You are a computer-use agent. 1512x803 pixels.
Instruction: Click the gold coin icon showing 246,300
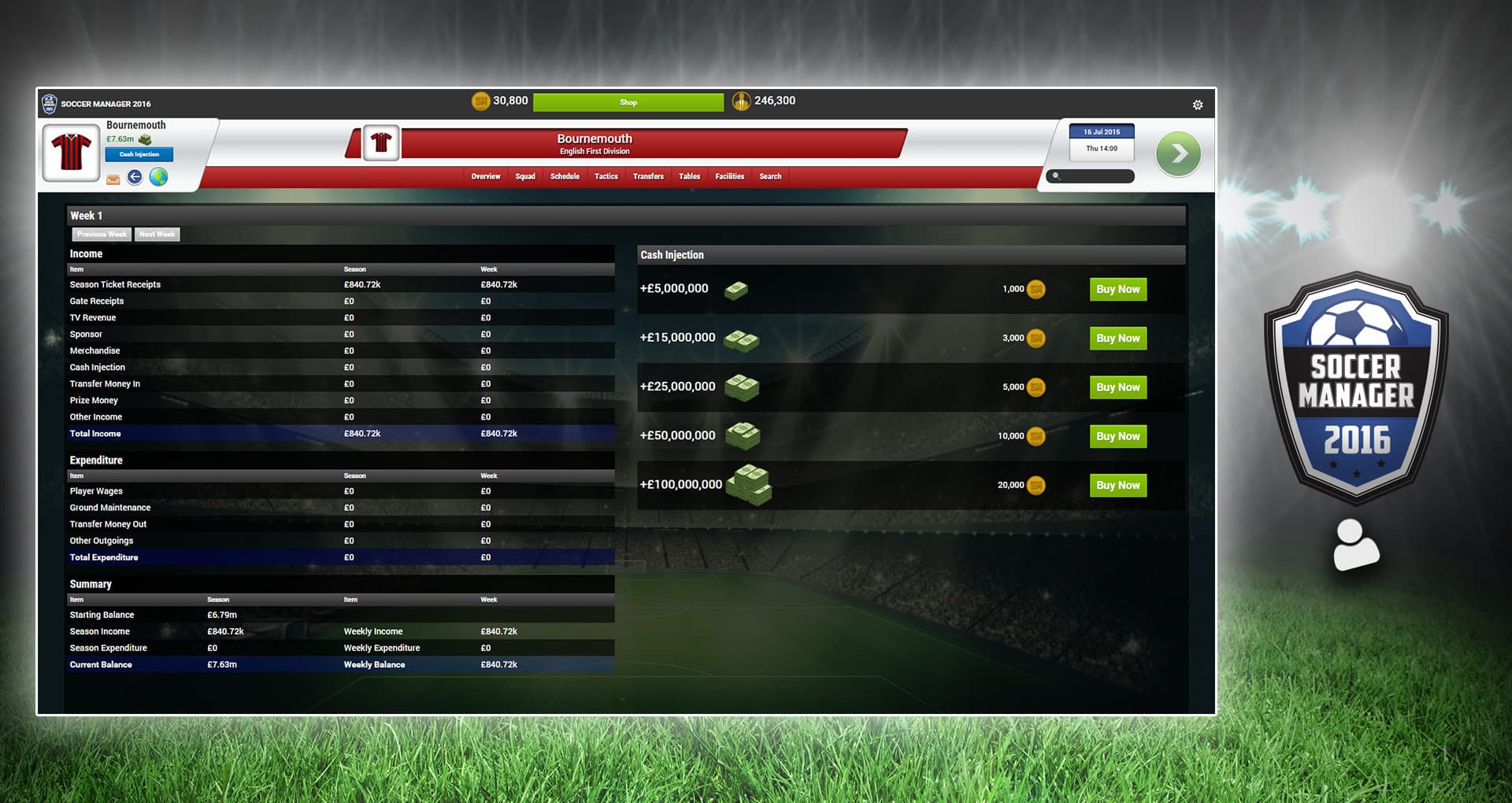[x=741, y=101]
